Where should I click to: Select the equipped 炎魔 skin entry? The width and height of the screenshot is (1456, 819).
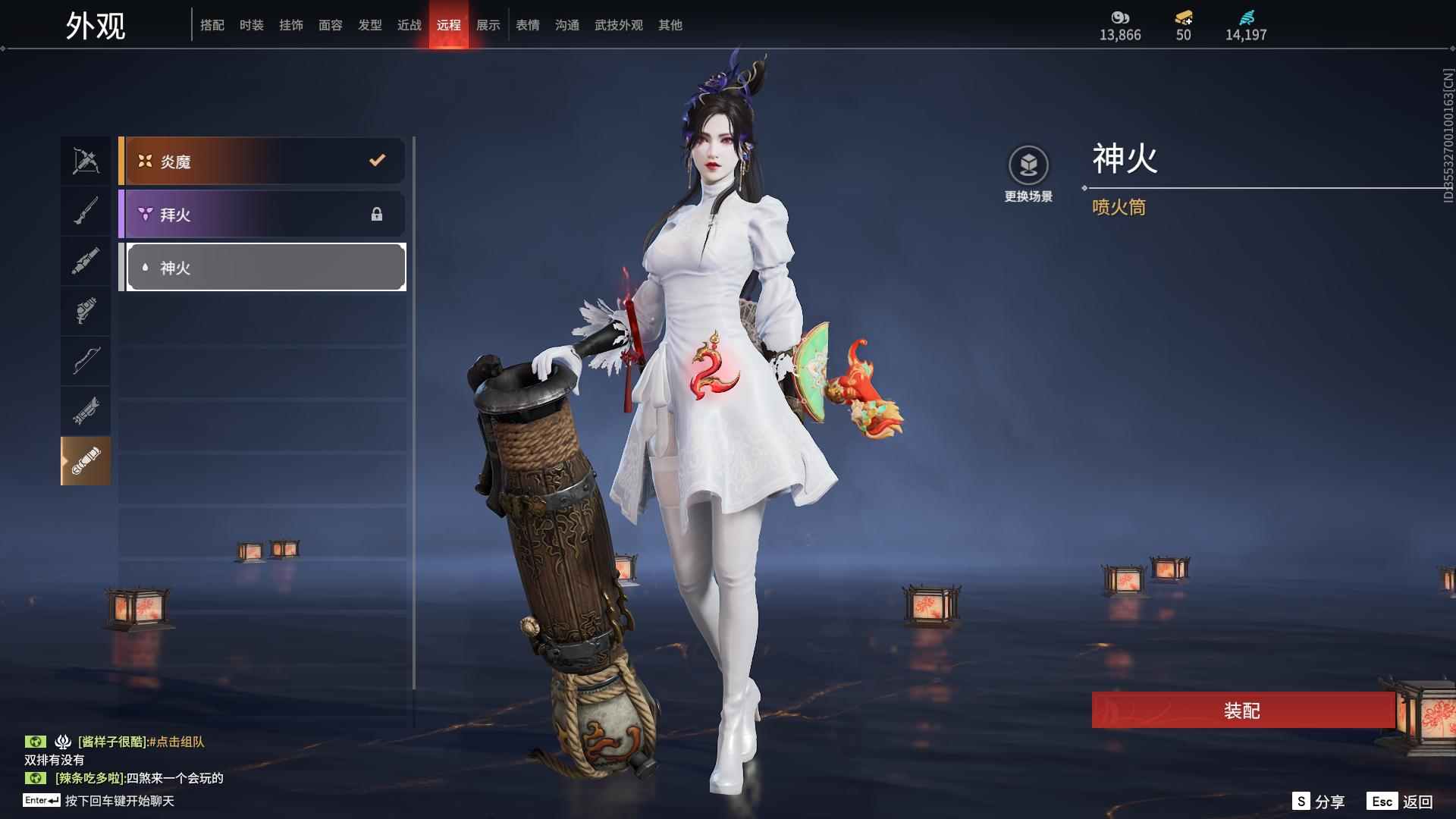click(262, 160)
